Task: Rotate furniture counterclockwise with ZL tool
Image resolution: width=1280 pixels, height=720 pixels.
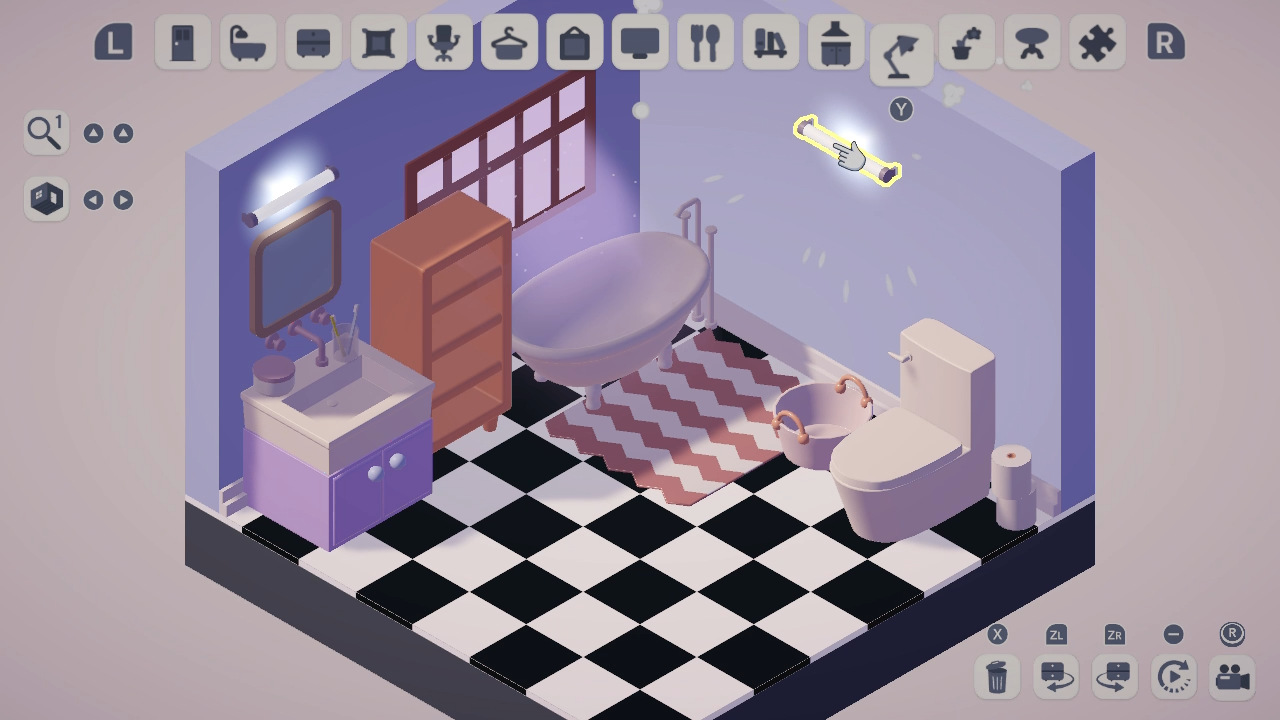Action: coord(1057,677)
